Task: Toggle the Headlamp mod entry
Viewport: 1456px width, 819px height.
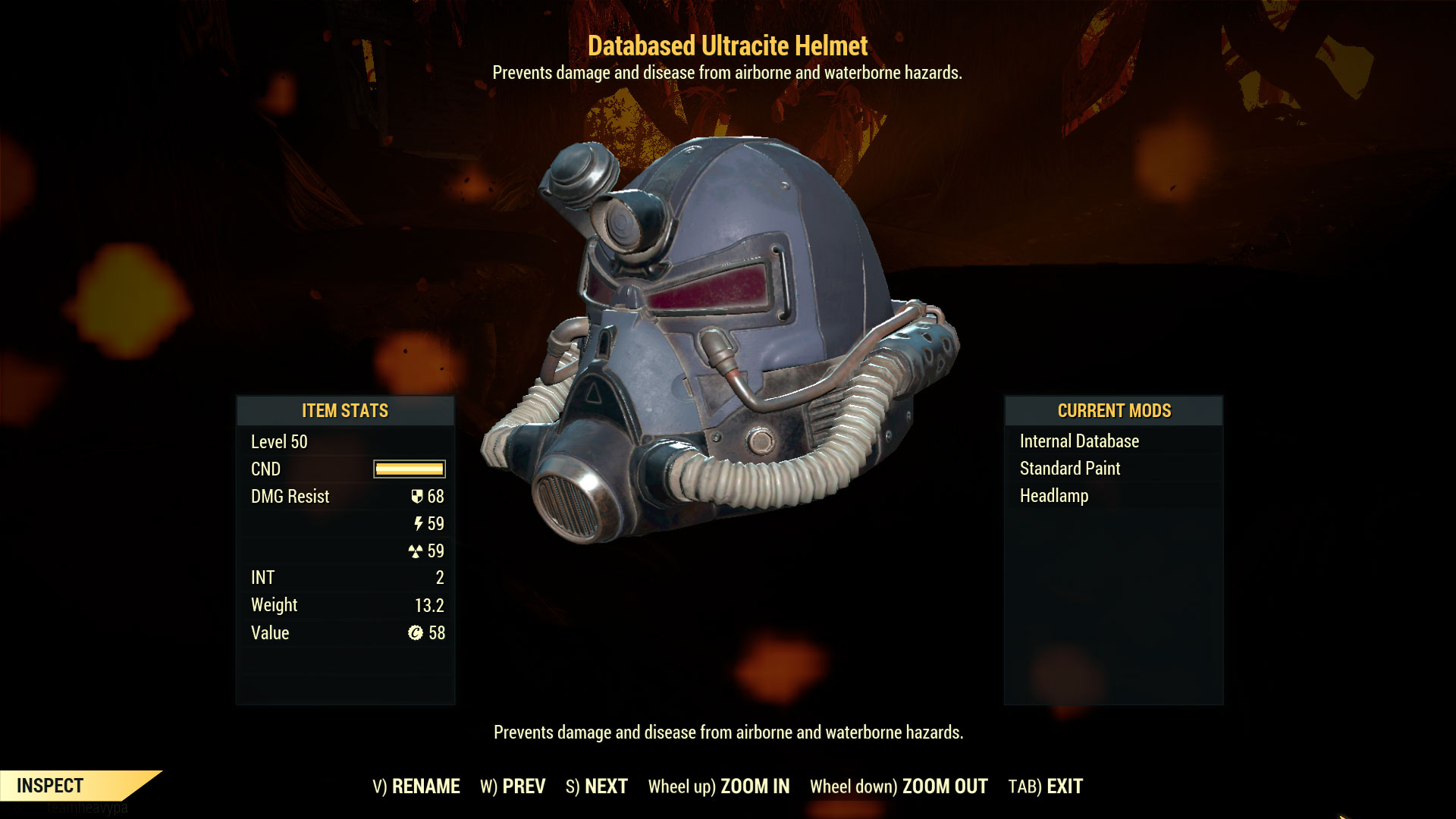Action: point(1055,496)
